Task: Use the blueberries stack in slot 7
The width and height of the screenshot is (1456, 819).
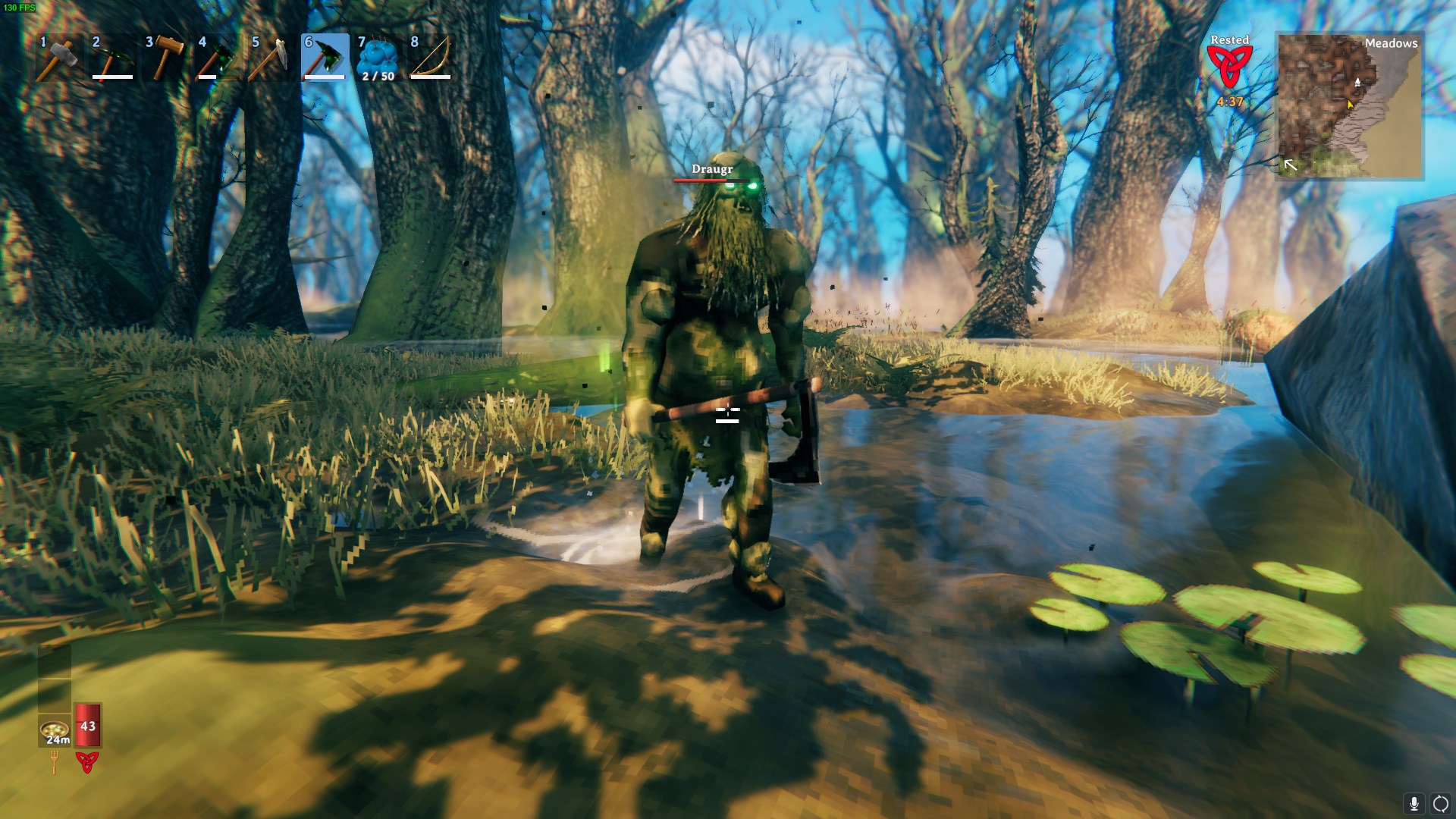Action: 378,58
